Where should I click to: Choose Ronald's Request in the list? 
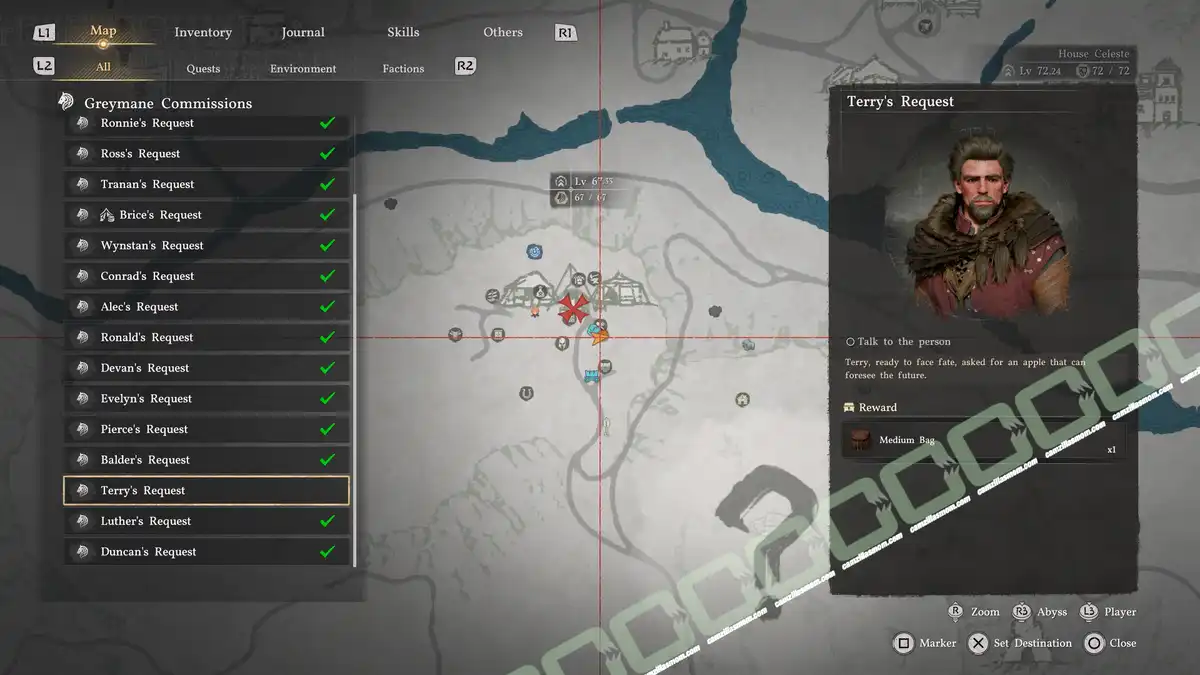pyautogui.click(x=206, y=338)
